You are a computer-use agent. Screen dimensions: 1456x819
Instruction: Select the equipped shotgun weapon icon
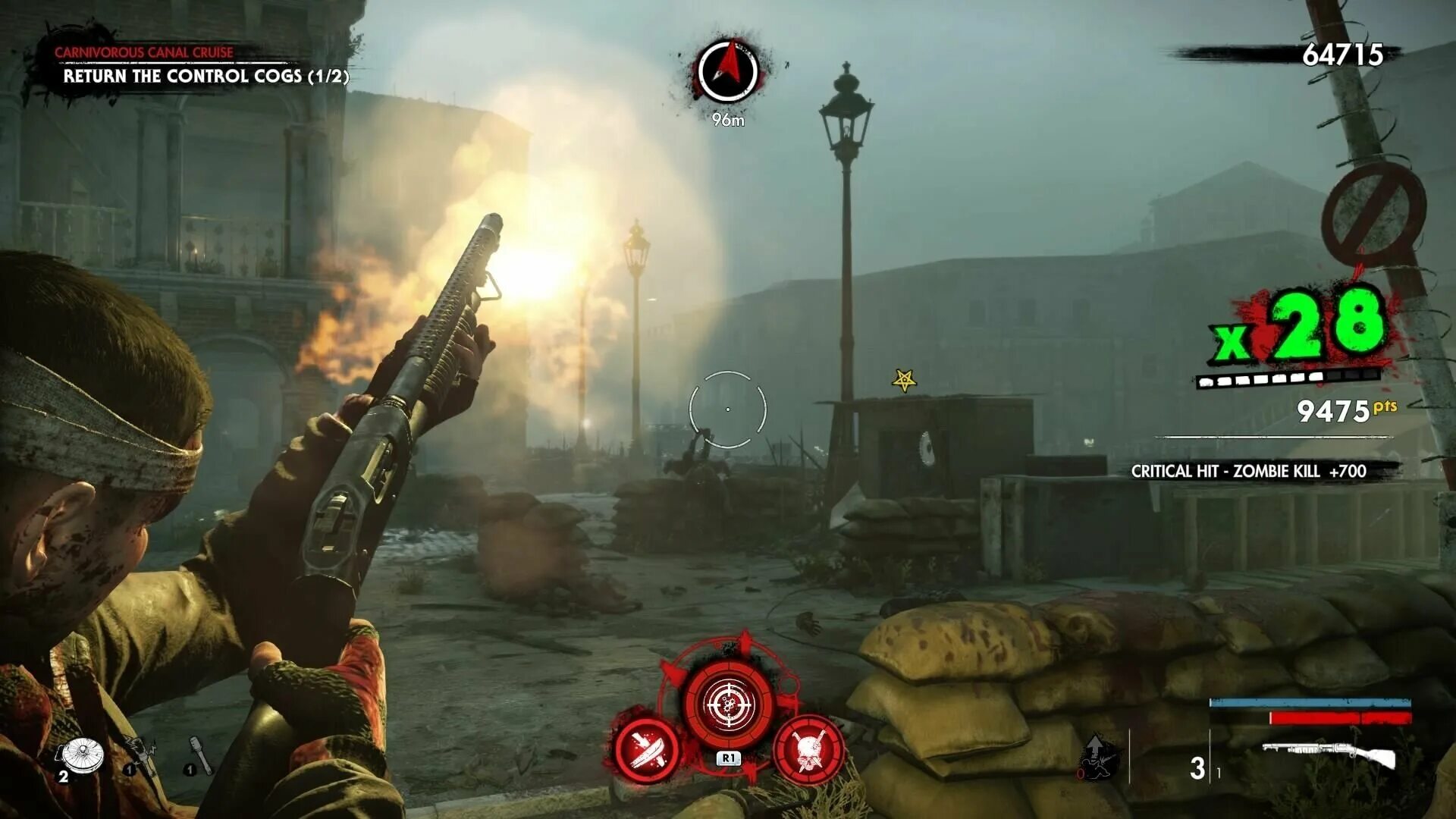pos(1329,755)
